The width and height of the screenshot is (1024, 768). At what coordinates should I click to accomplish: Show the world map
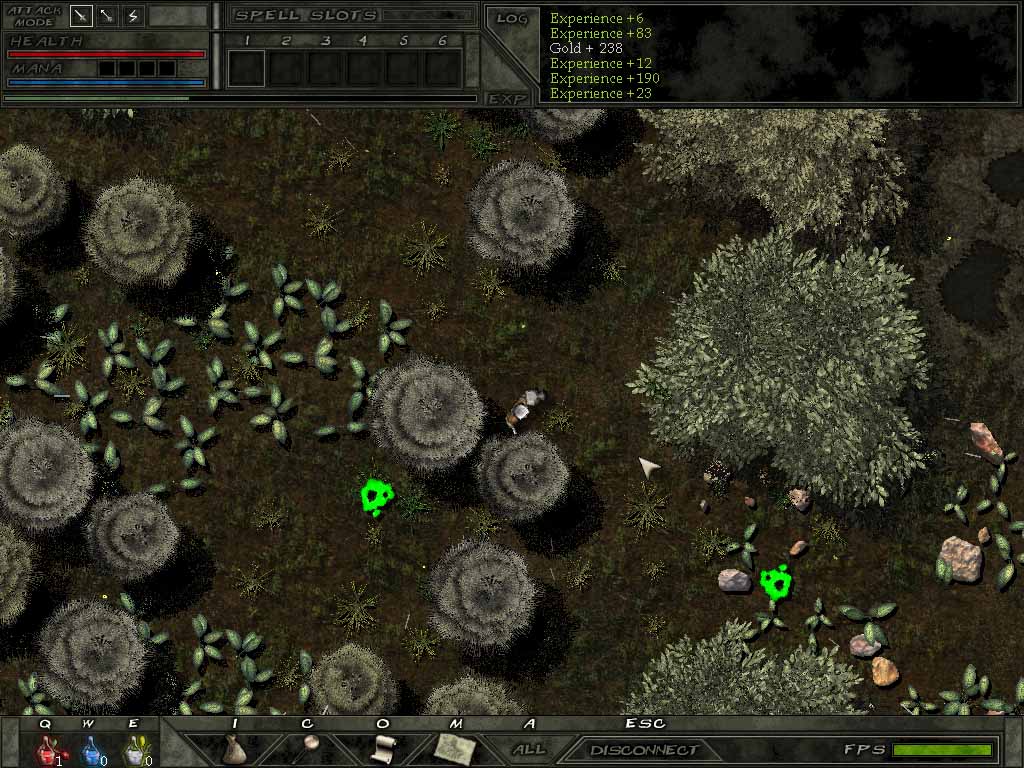pos(455,747)
